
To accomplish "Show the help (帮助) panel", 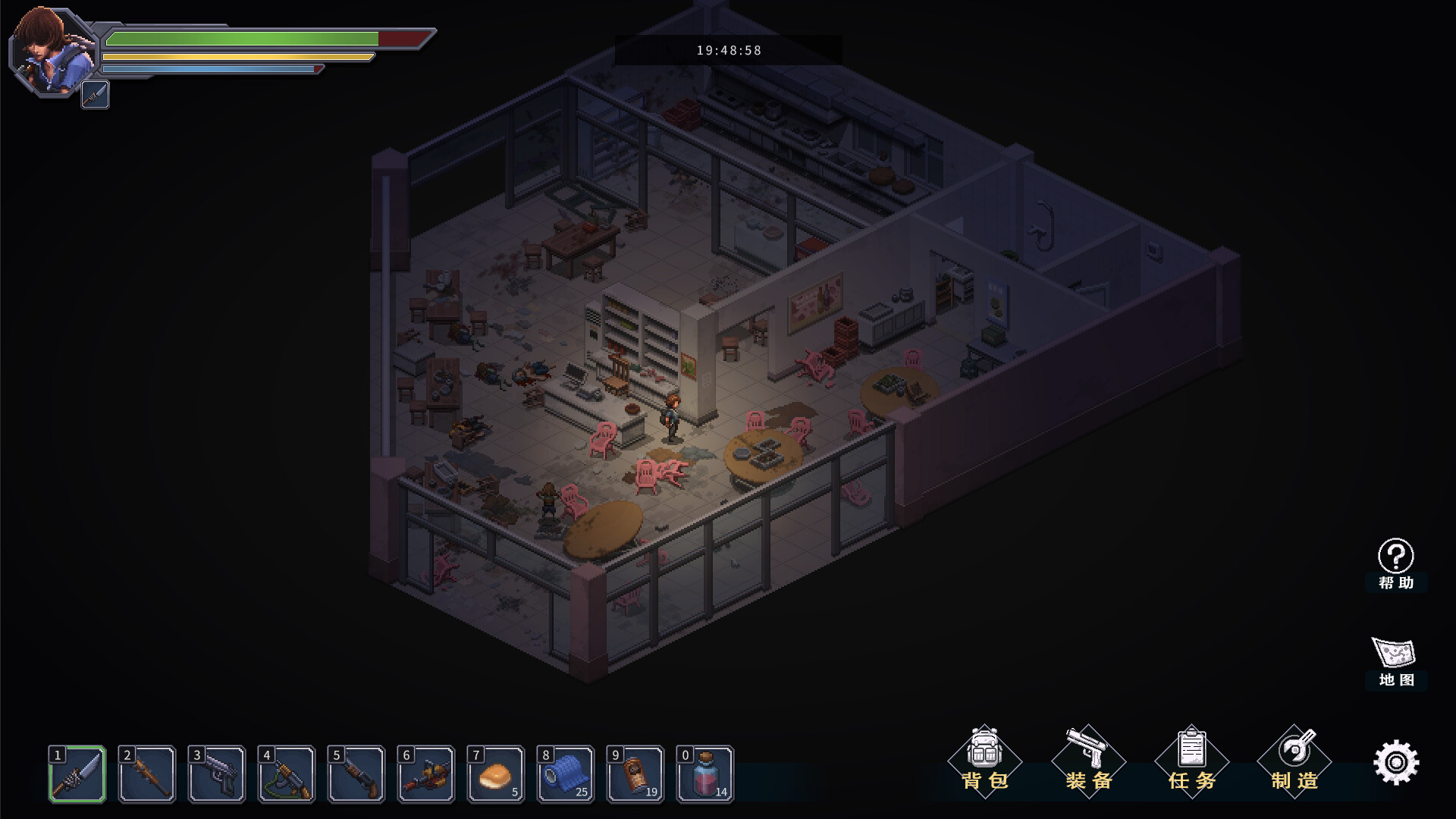I will (x=1395, y=564).
